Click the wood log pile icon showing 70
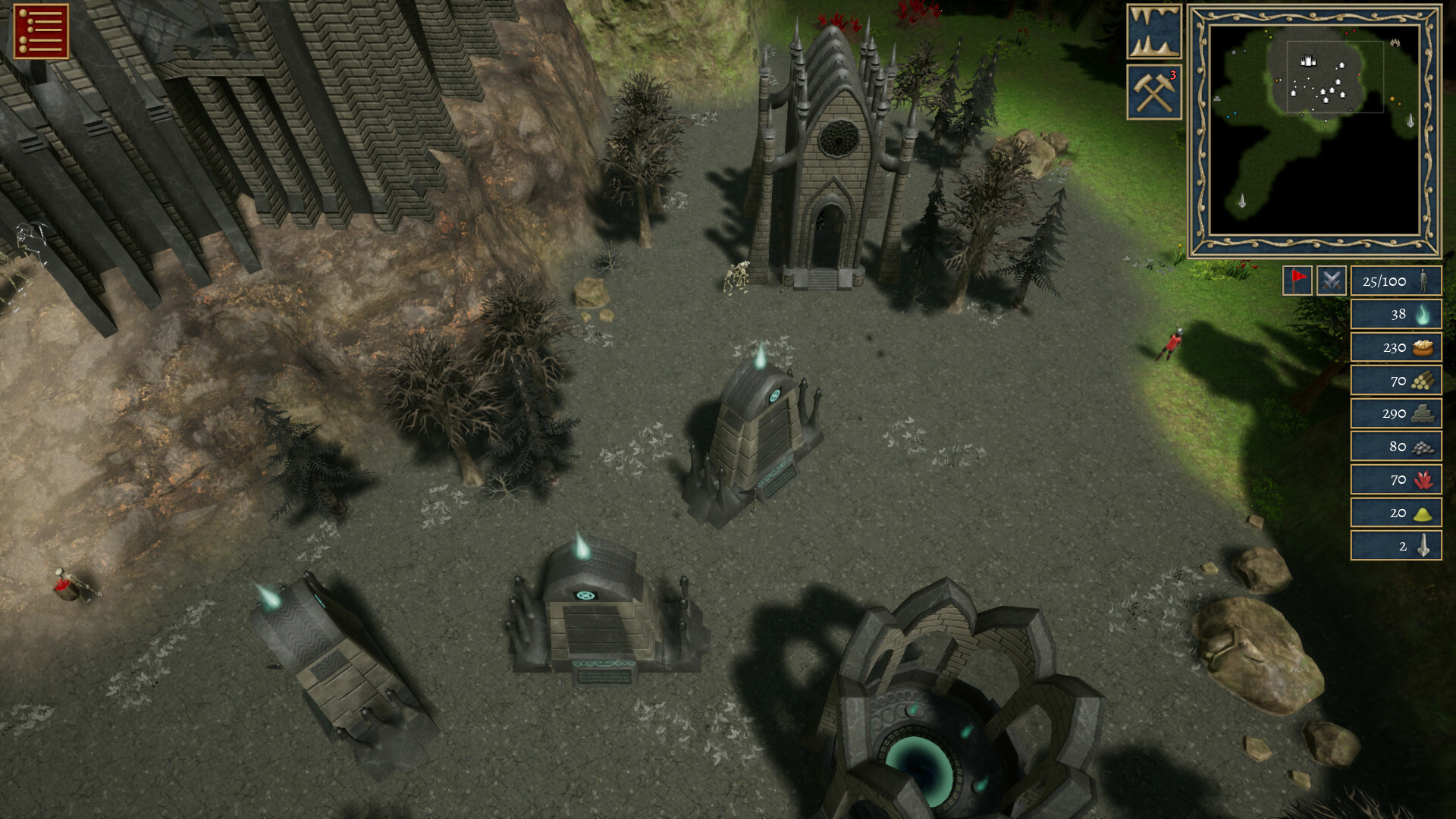Viewport: 1456px width, 819px height. (x=1423, y=381)
